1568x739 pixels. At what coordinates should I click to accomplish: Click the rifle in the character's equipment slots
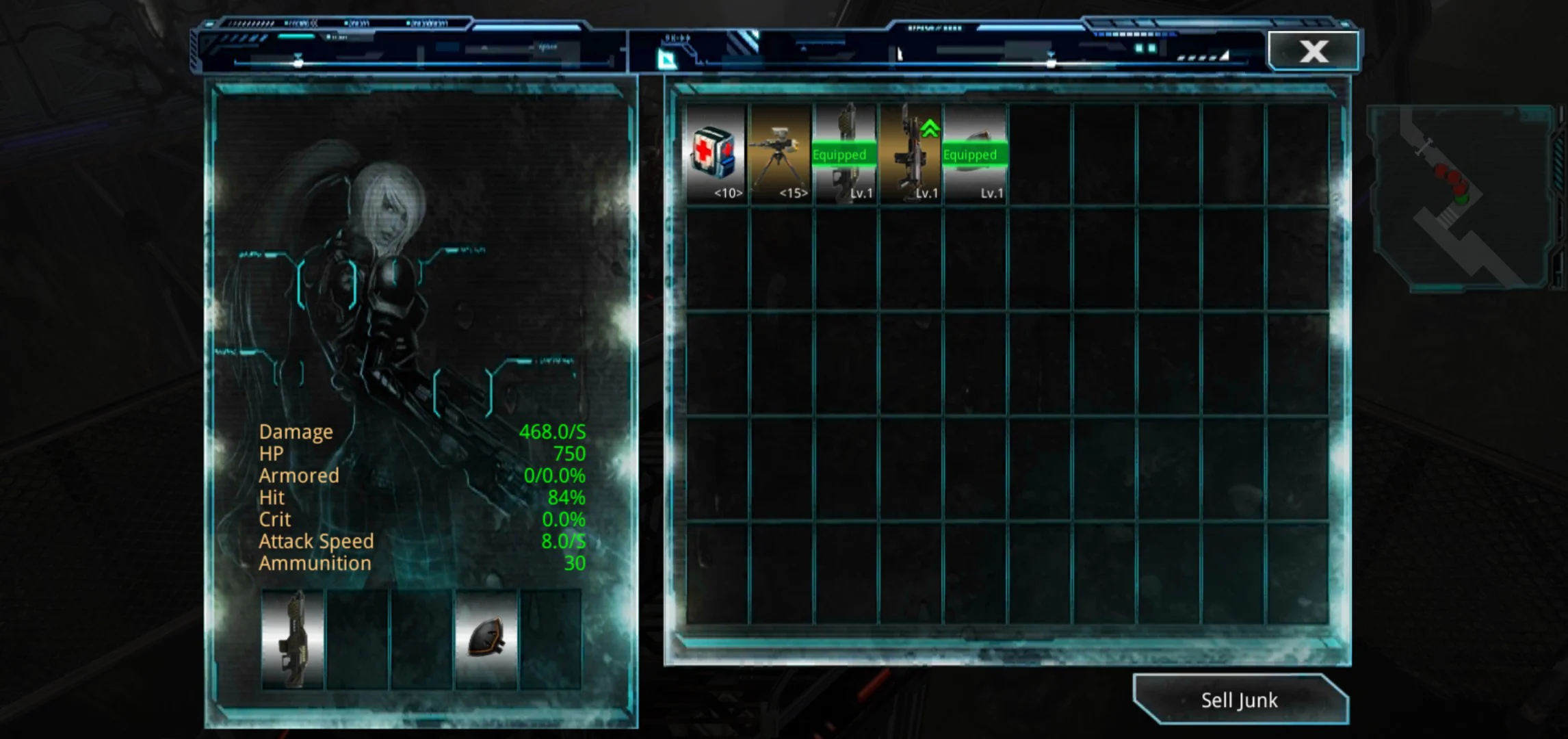coord(293,639)
